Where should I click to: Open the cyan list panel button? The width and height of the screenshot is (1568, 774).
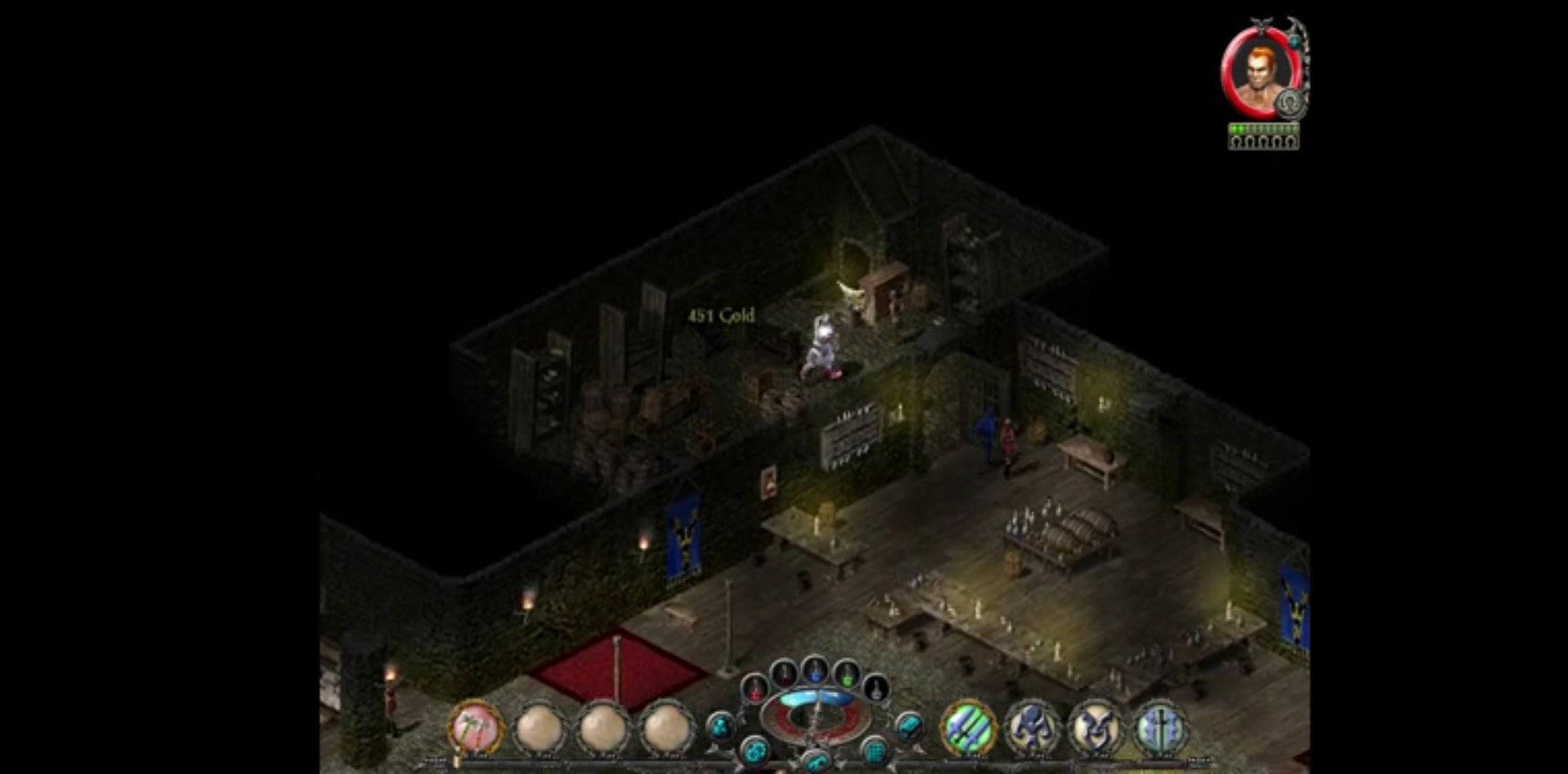coord(874,752)
